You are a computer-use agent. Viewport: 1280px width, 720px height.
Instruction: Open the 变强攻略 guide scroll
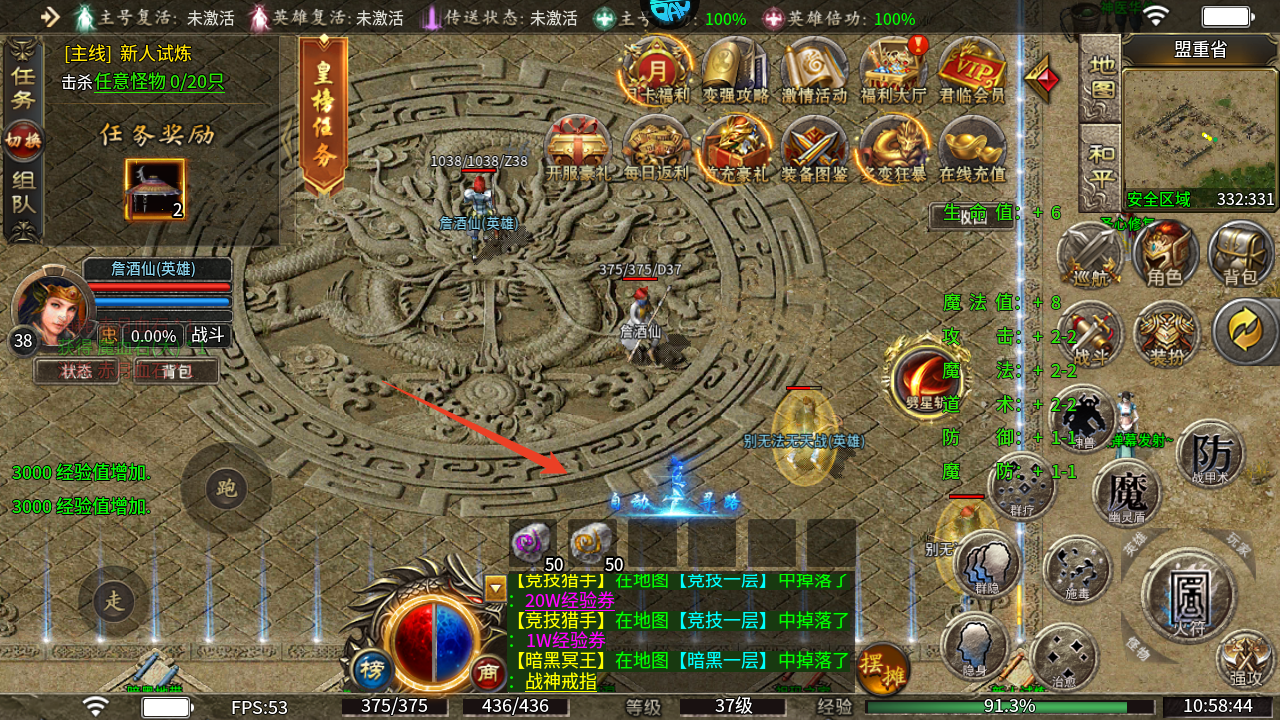click(735, 68)
